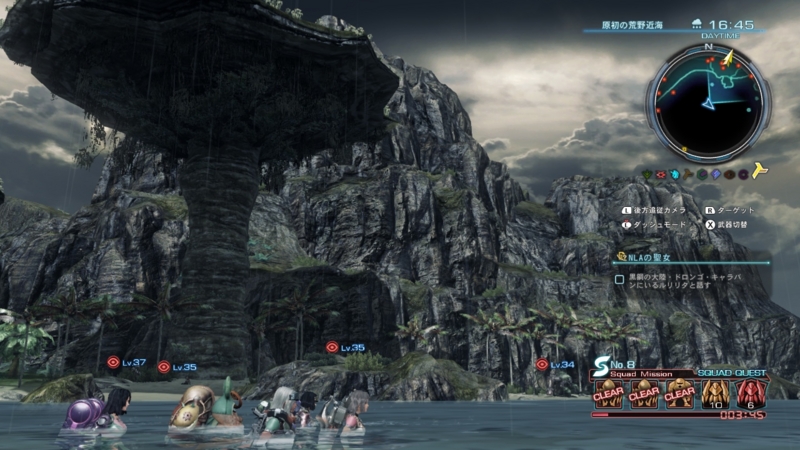Select the Lv.37 enemy marker

point(114,362)
